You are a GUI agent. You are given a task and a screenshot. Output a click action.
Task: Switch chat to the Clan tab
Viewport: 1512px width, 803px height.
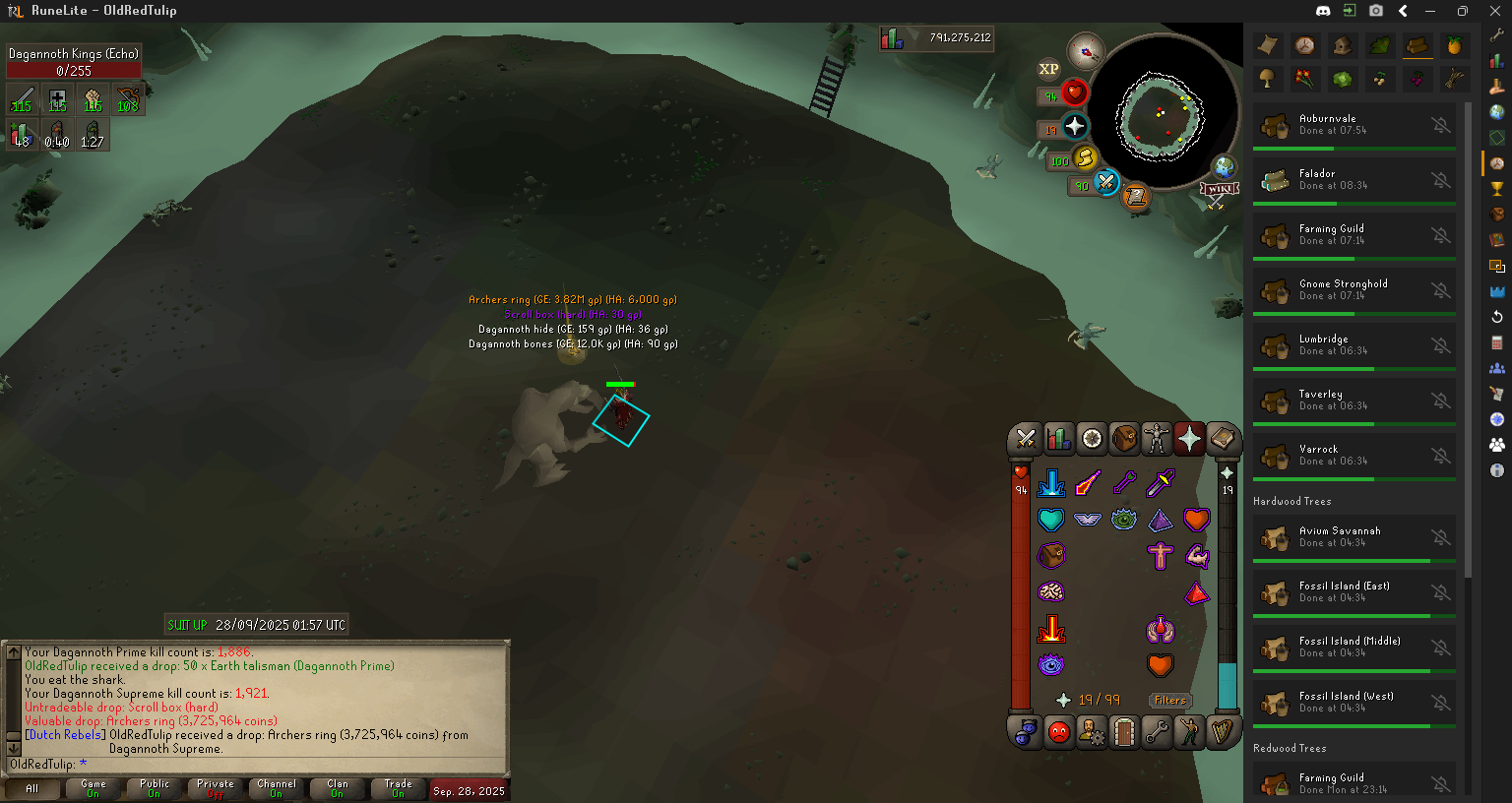(338, 788)
